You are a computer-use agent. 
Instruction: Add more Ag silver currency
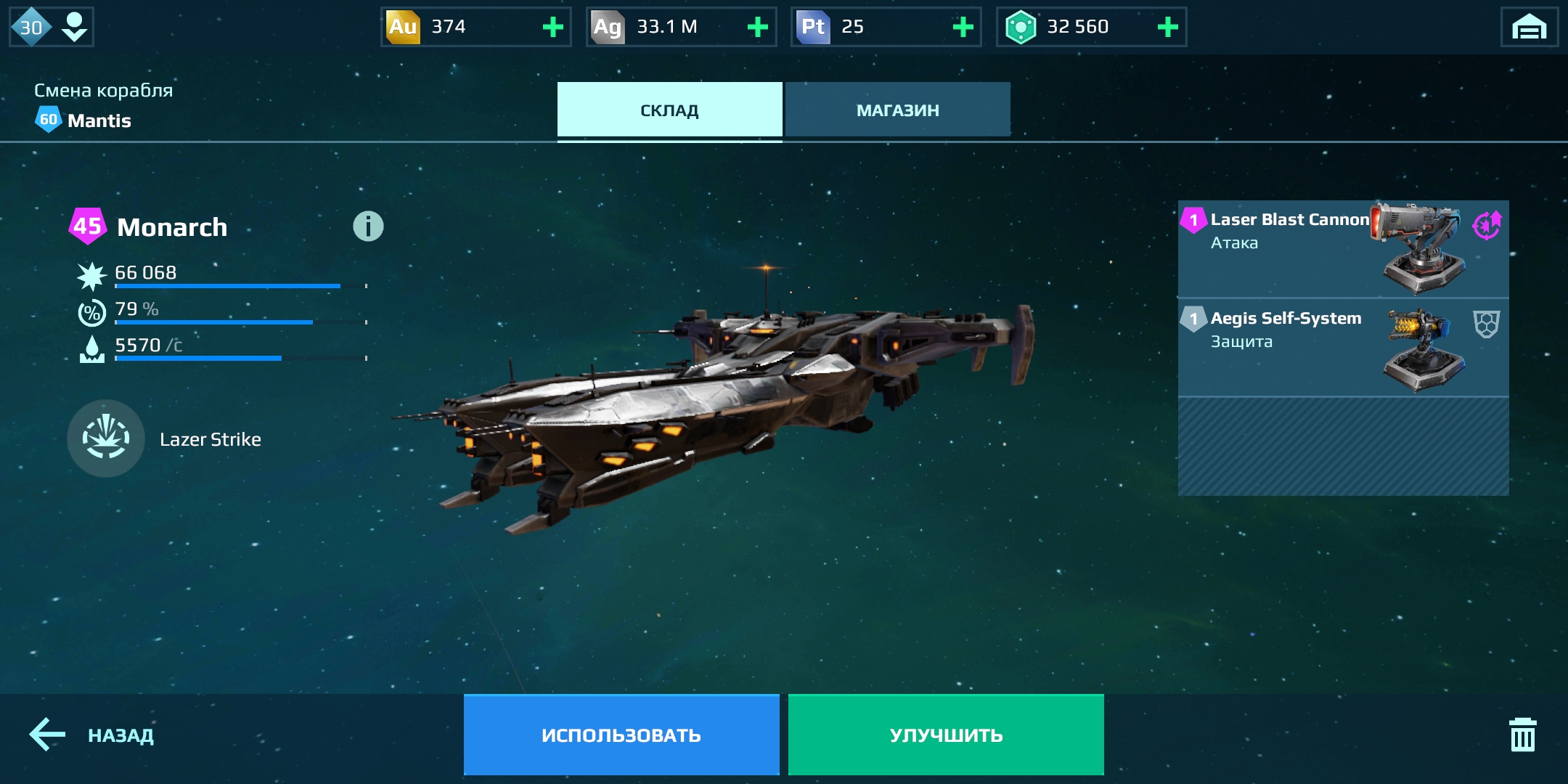point(758,28)
